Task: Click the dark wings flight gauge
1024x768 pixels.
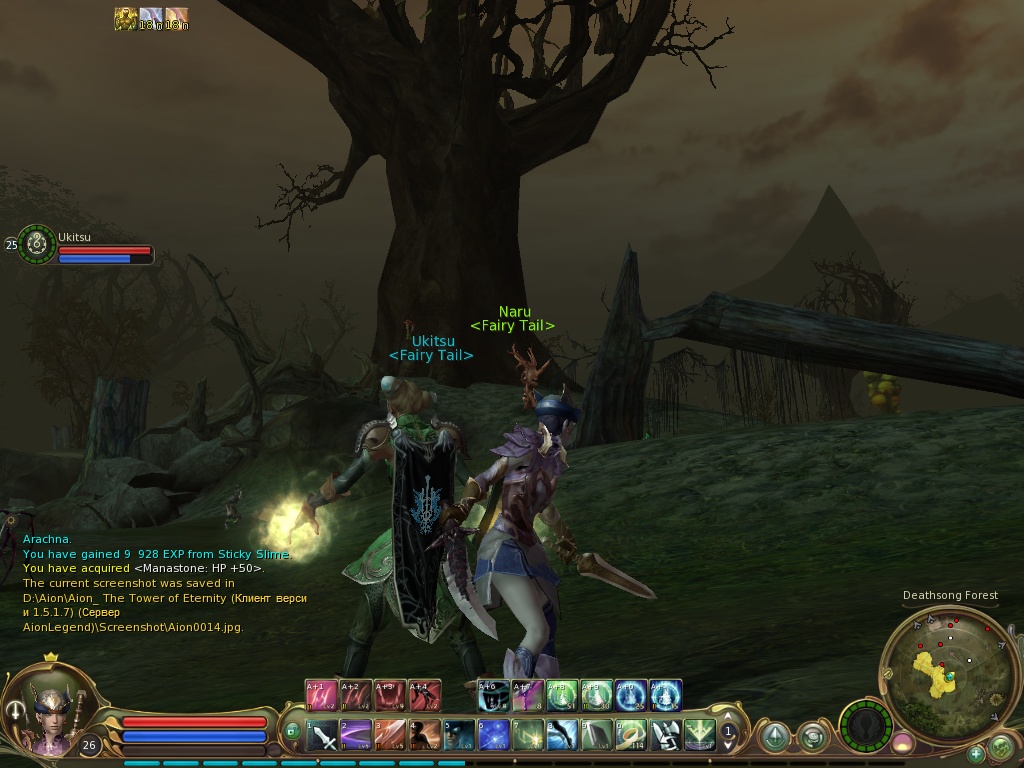Action: 865,723
